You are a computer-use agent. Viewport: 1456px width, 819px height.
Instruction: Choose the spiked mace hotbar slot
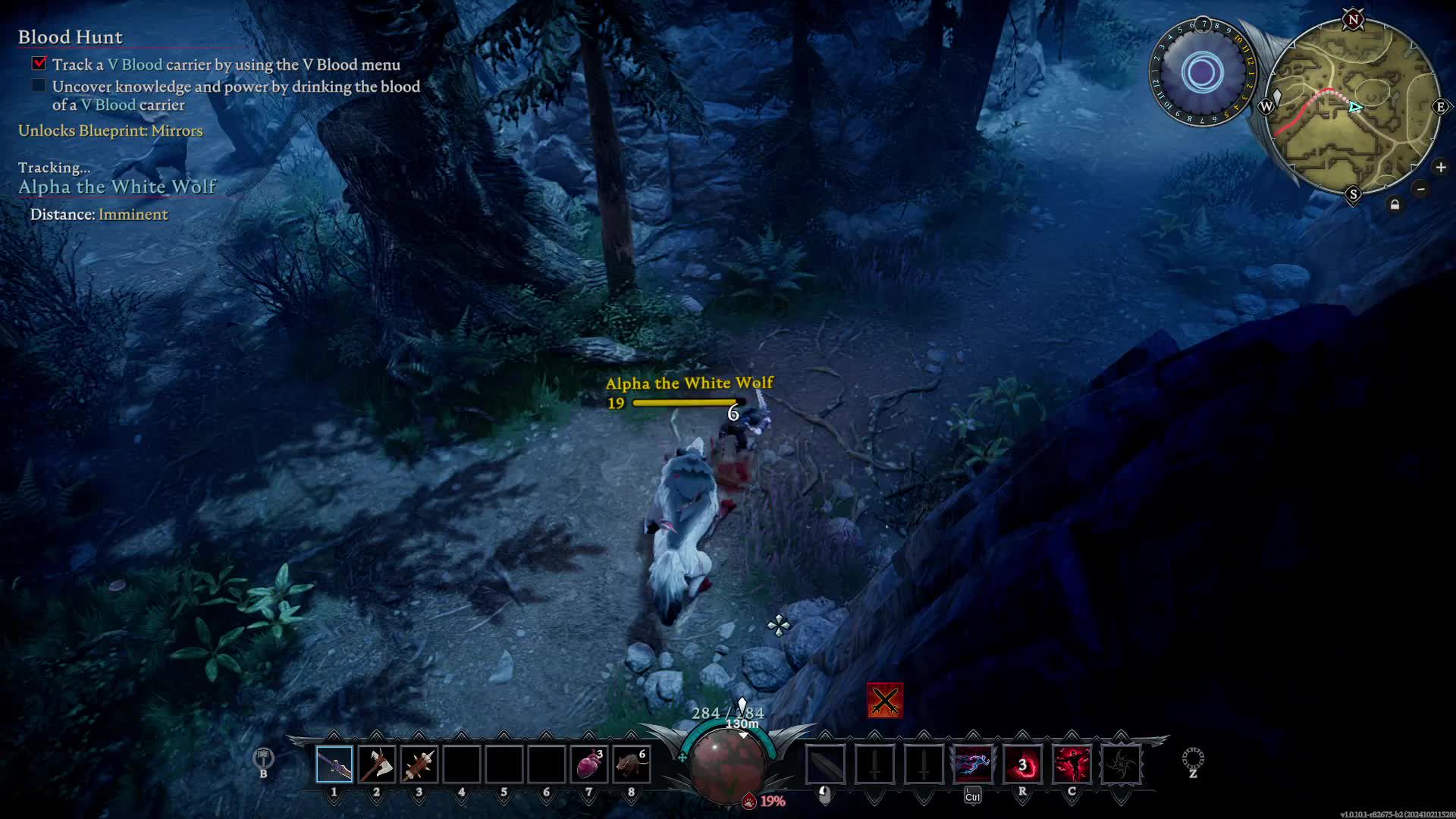(419, 764)
